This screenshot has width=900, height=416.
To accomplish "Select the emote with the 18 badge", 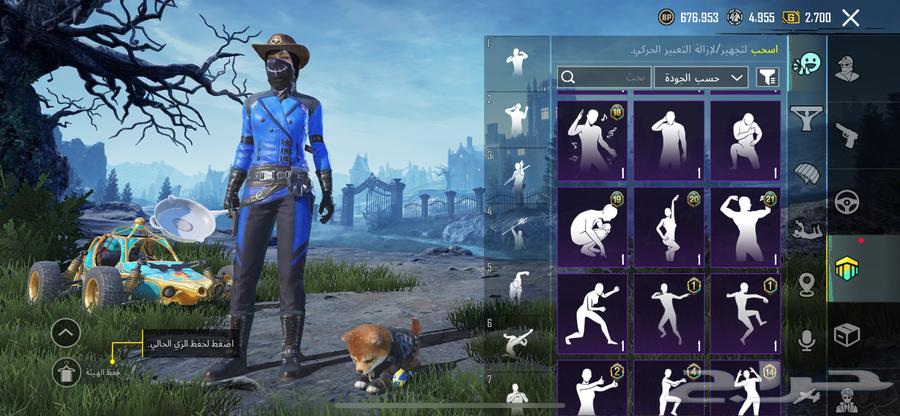I will 592,139.
